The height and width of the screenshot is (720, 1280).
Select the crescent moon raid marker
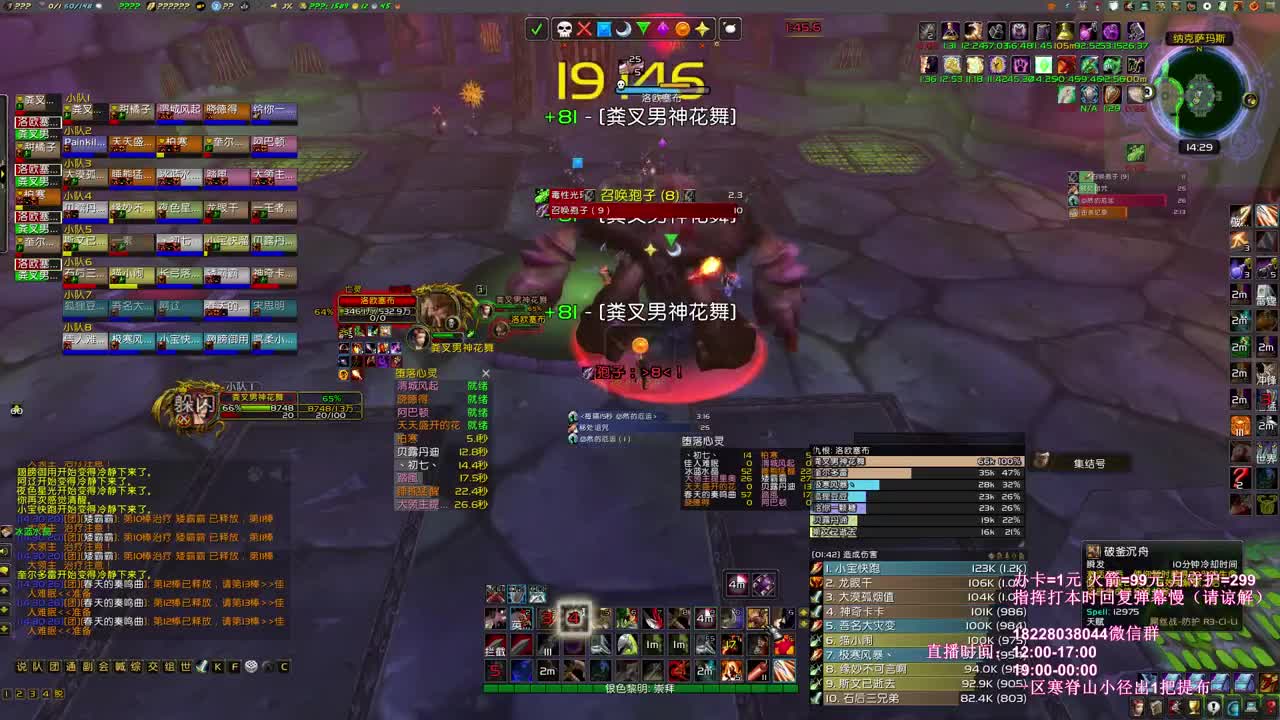[624, 29]
